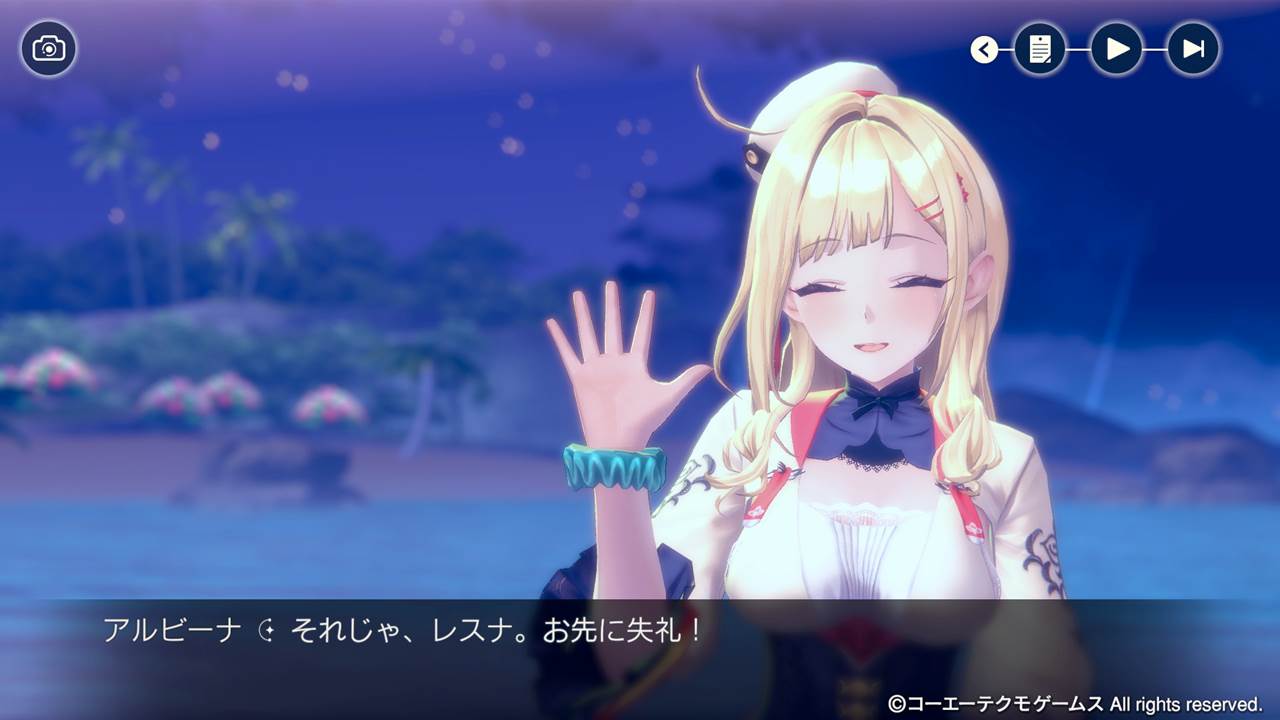Collapse the playback controls with the arrow
1280x720 pixels.
pyautogui.click(x=984, y=49)
